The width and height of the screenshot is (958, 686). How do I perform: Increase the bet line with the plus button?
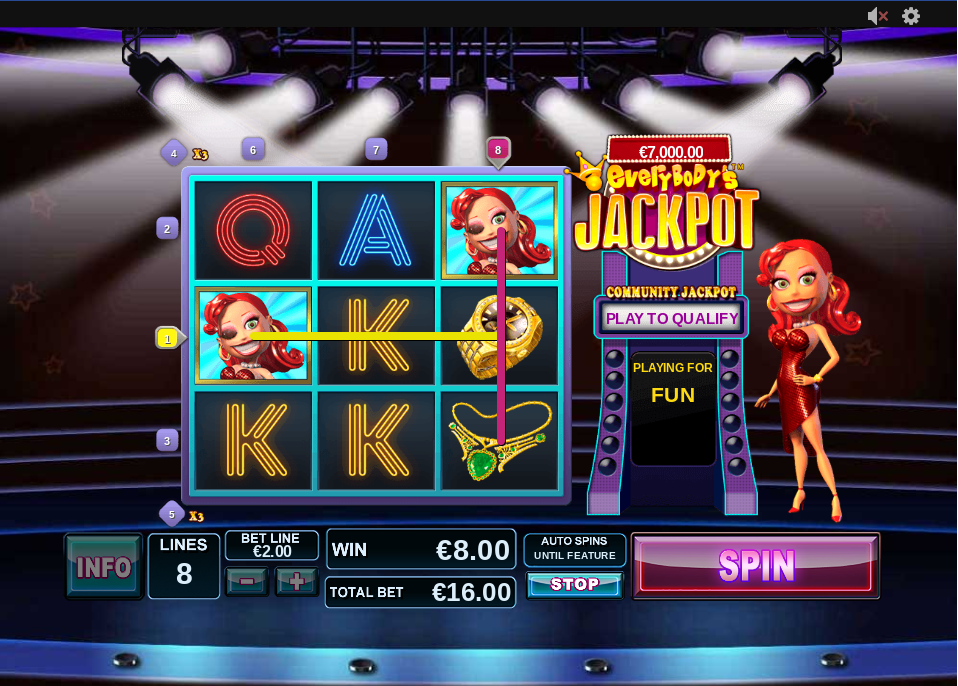pyautogui.click(x=296, y=581)
